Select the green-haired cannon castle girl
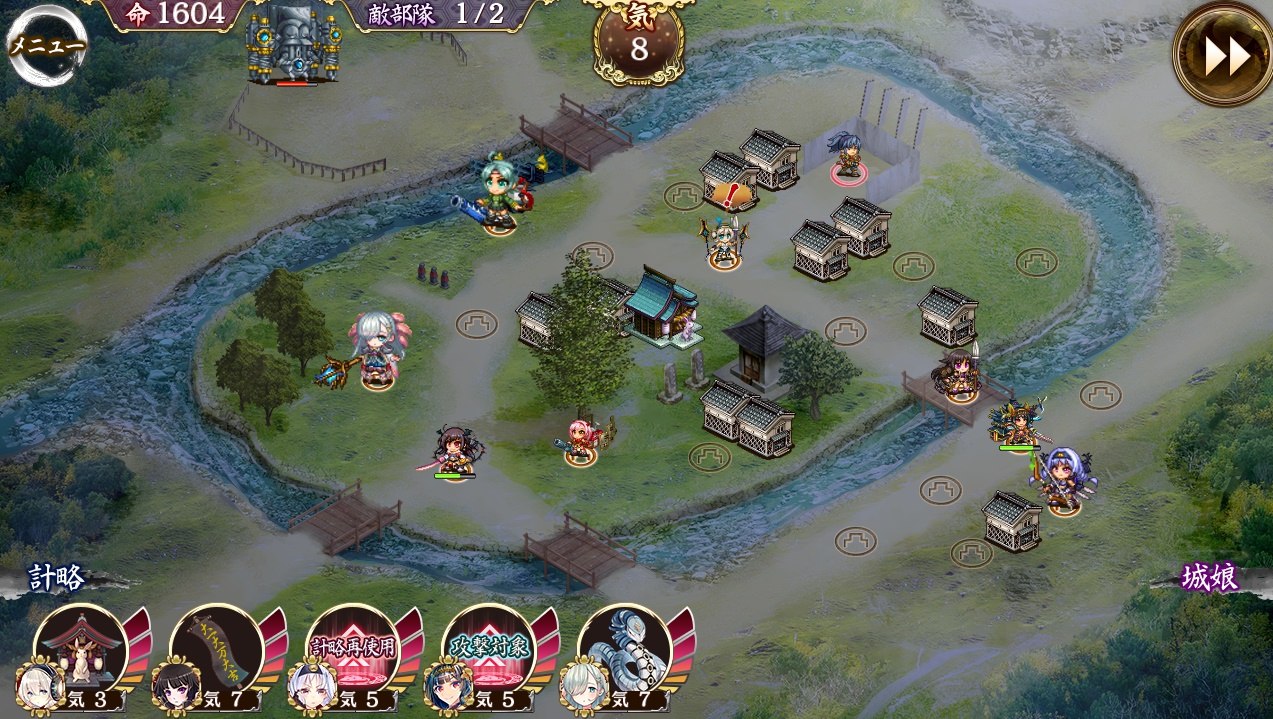 497,193
